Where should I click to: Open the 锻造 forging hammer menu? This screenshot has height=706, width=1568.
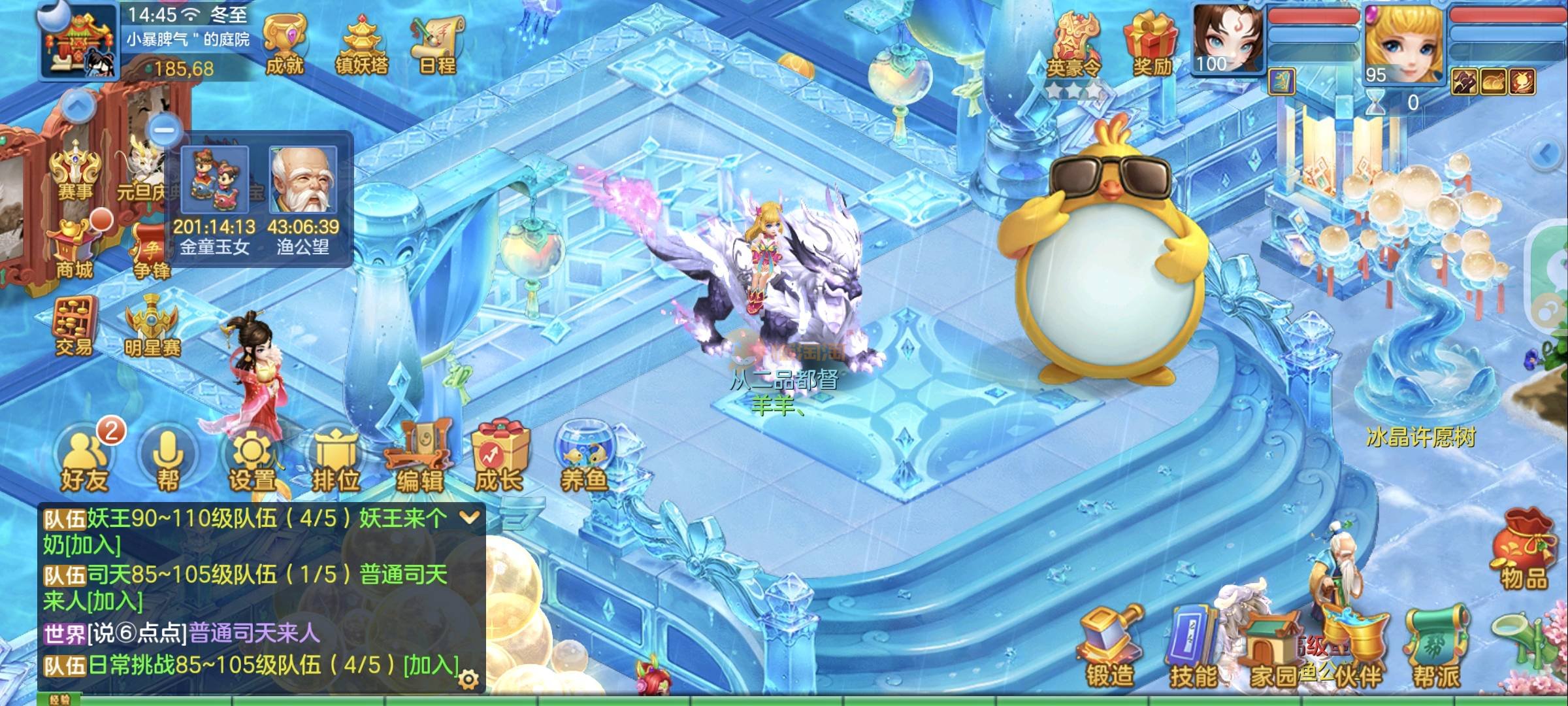click(1109, 647)
